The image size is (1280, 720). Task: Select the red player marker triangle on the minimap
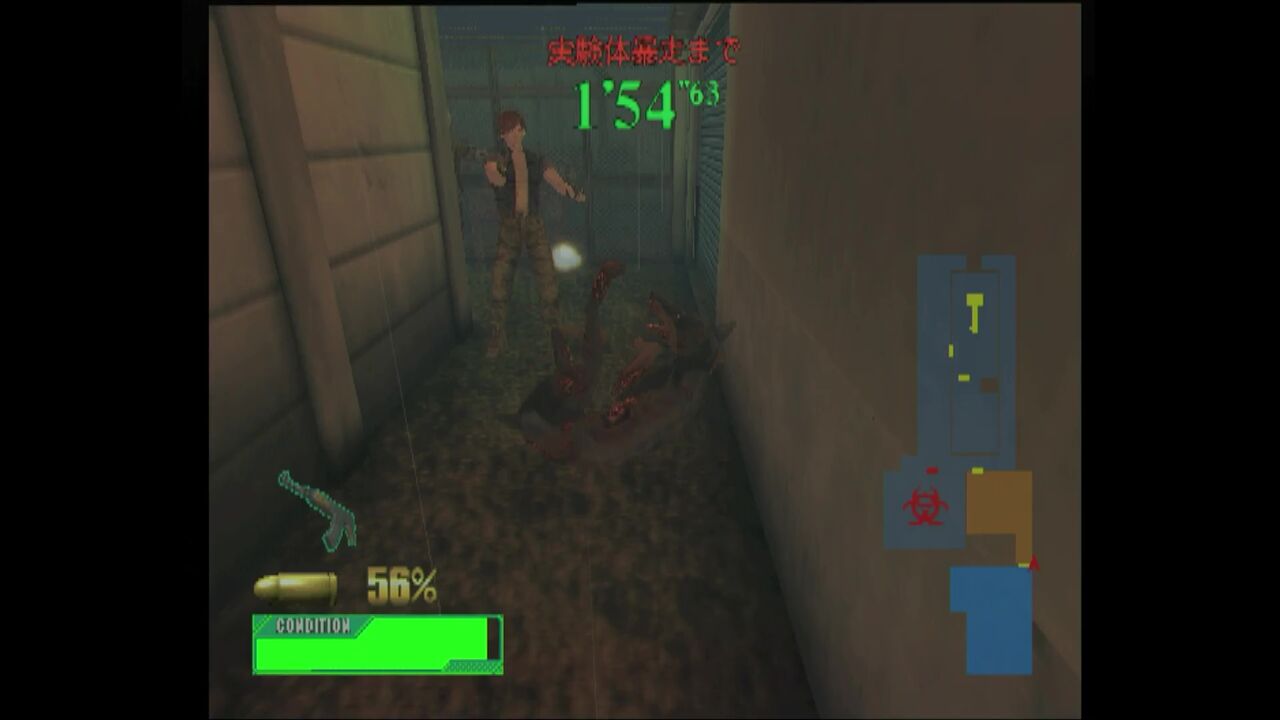[x=1033, y=562]
